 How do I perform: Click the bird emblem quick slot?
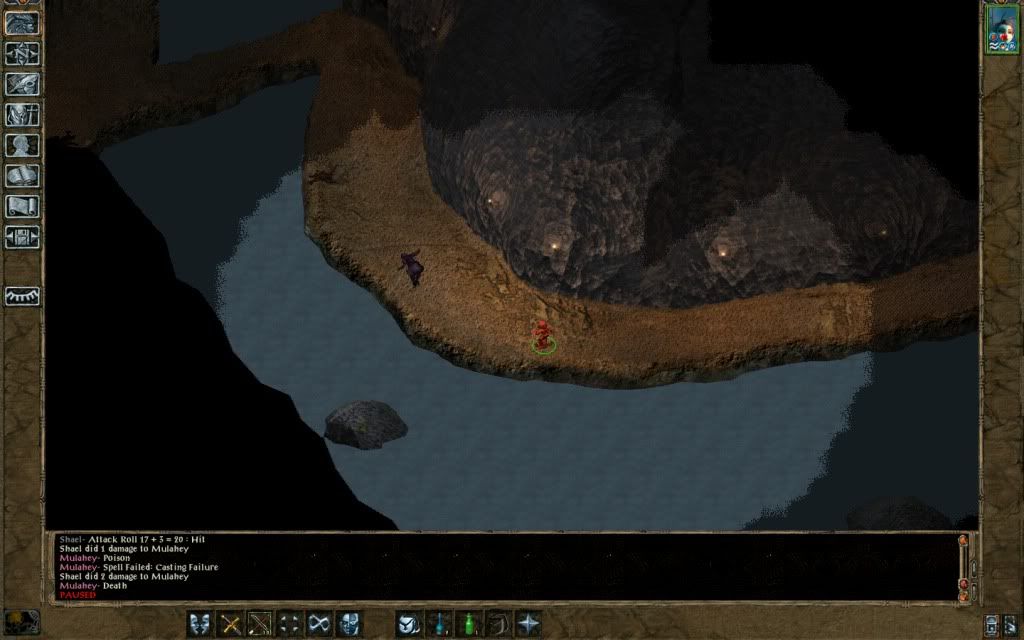(408, 624)
